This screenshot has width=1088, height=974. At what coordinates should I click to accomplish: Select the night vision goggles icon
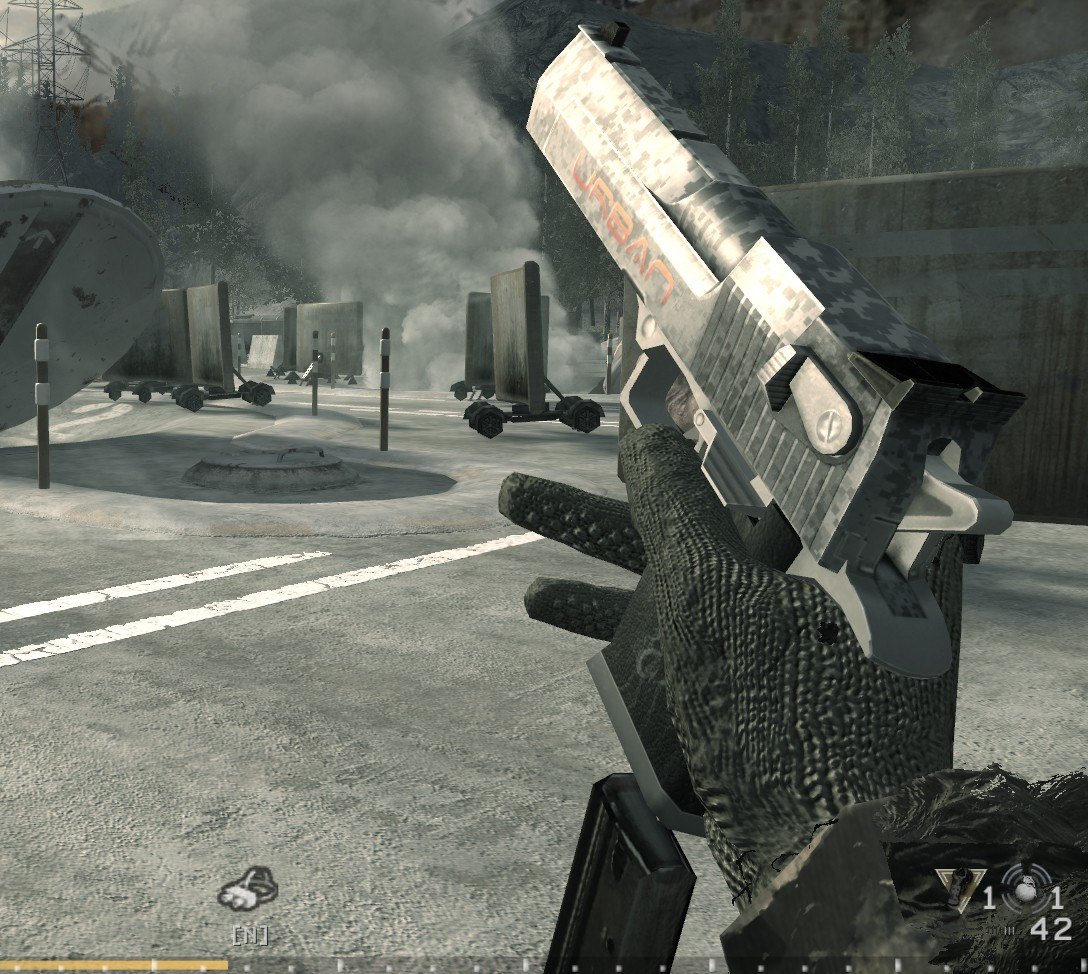point(248,890)
